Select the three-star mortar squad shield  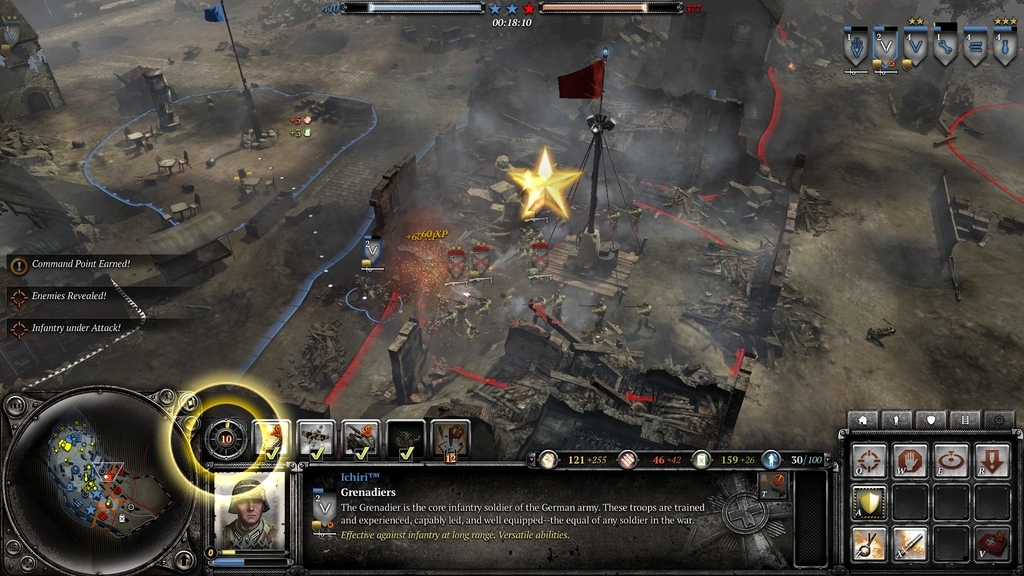click(x=1005, y=47)
